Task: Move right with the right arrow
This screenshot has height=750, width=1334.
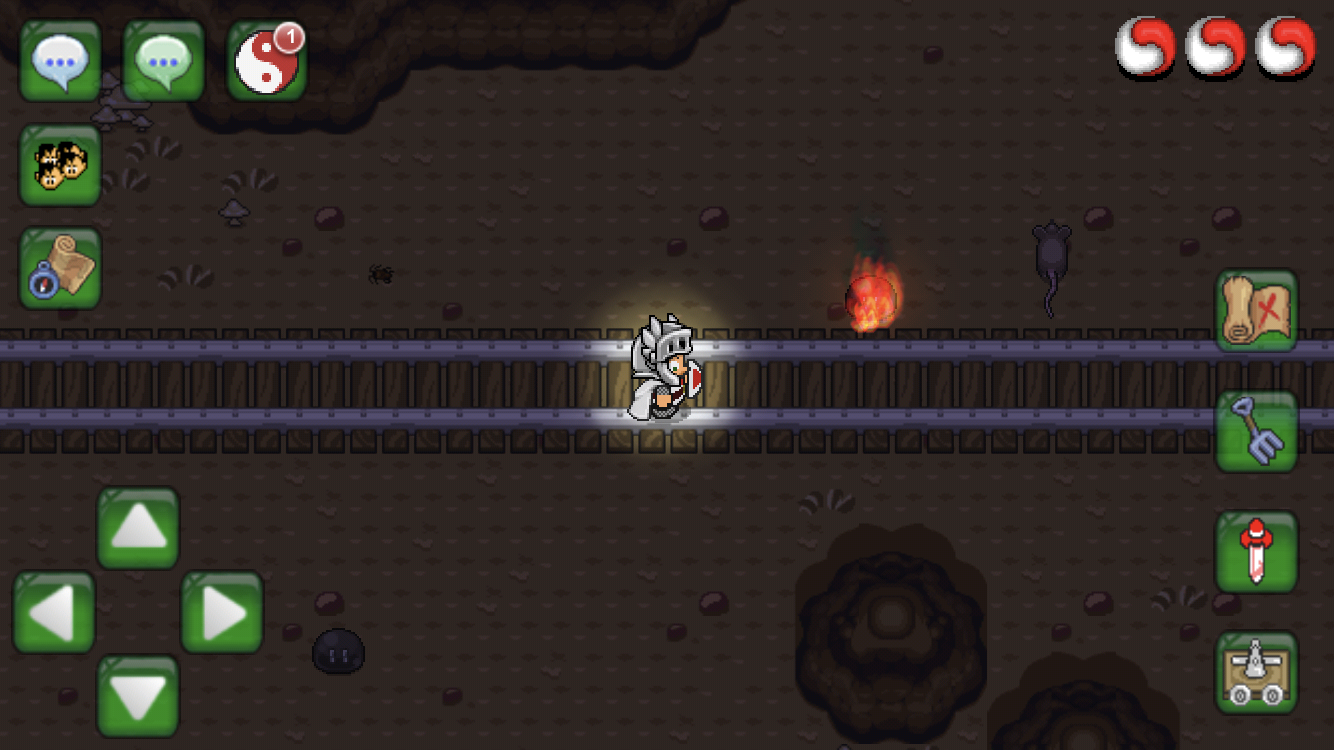Action: pyautogui.click(x=222, y=612)
